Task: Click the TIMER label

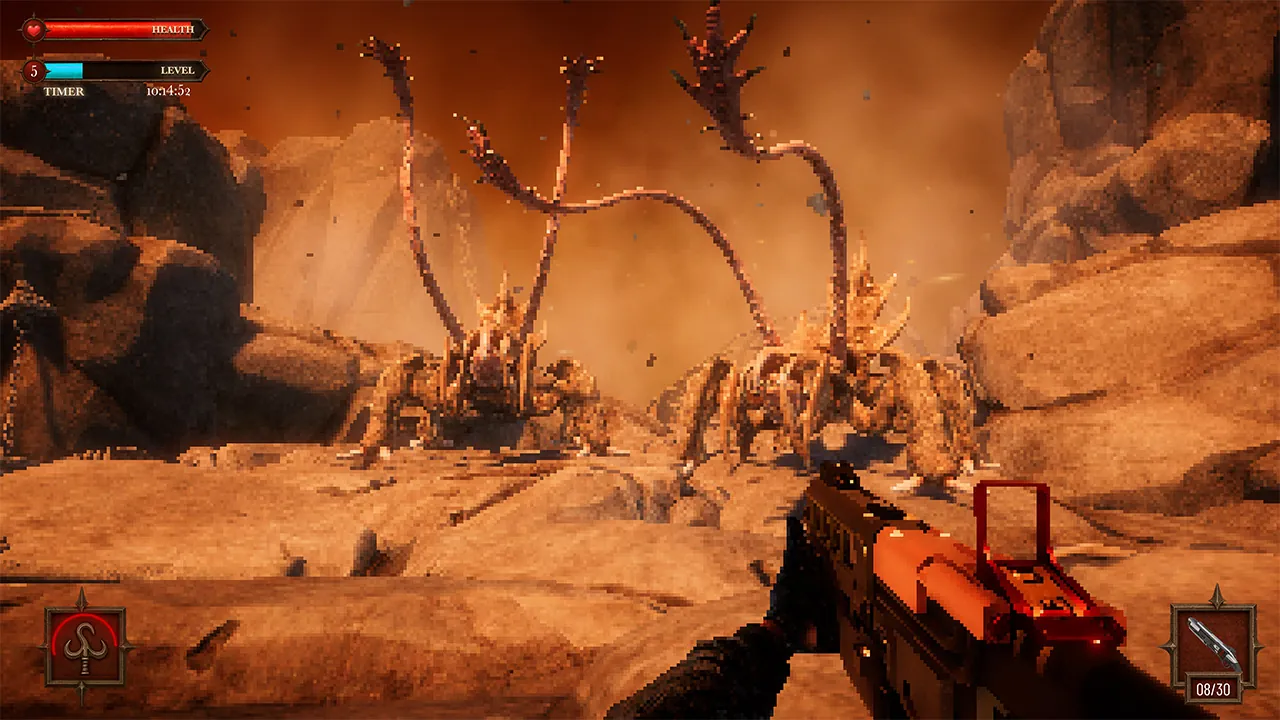Action: coord(65,91)
